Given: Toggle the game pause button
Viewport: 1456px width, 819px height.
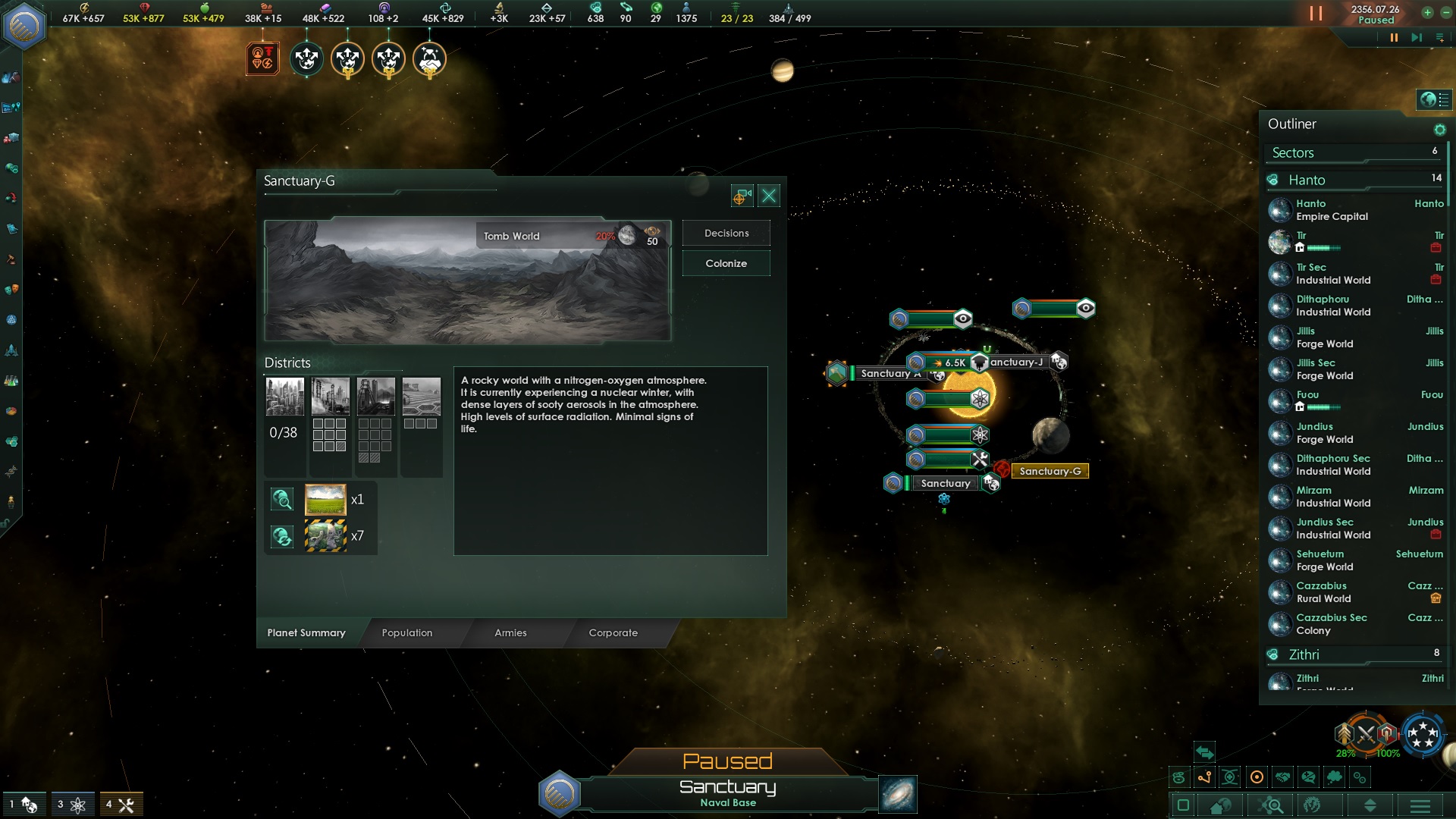Looking at the screenshot, I should pos(1393,37).
